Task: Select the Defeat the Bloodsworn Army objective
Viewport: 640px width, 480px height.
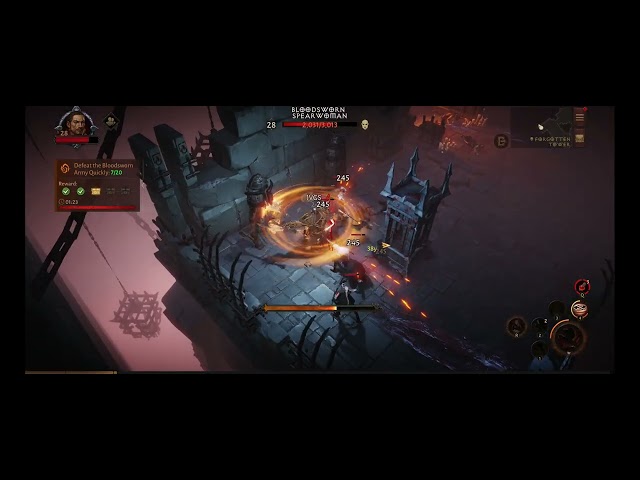Action: [102, 170]
